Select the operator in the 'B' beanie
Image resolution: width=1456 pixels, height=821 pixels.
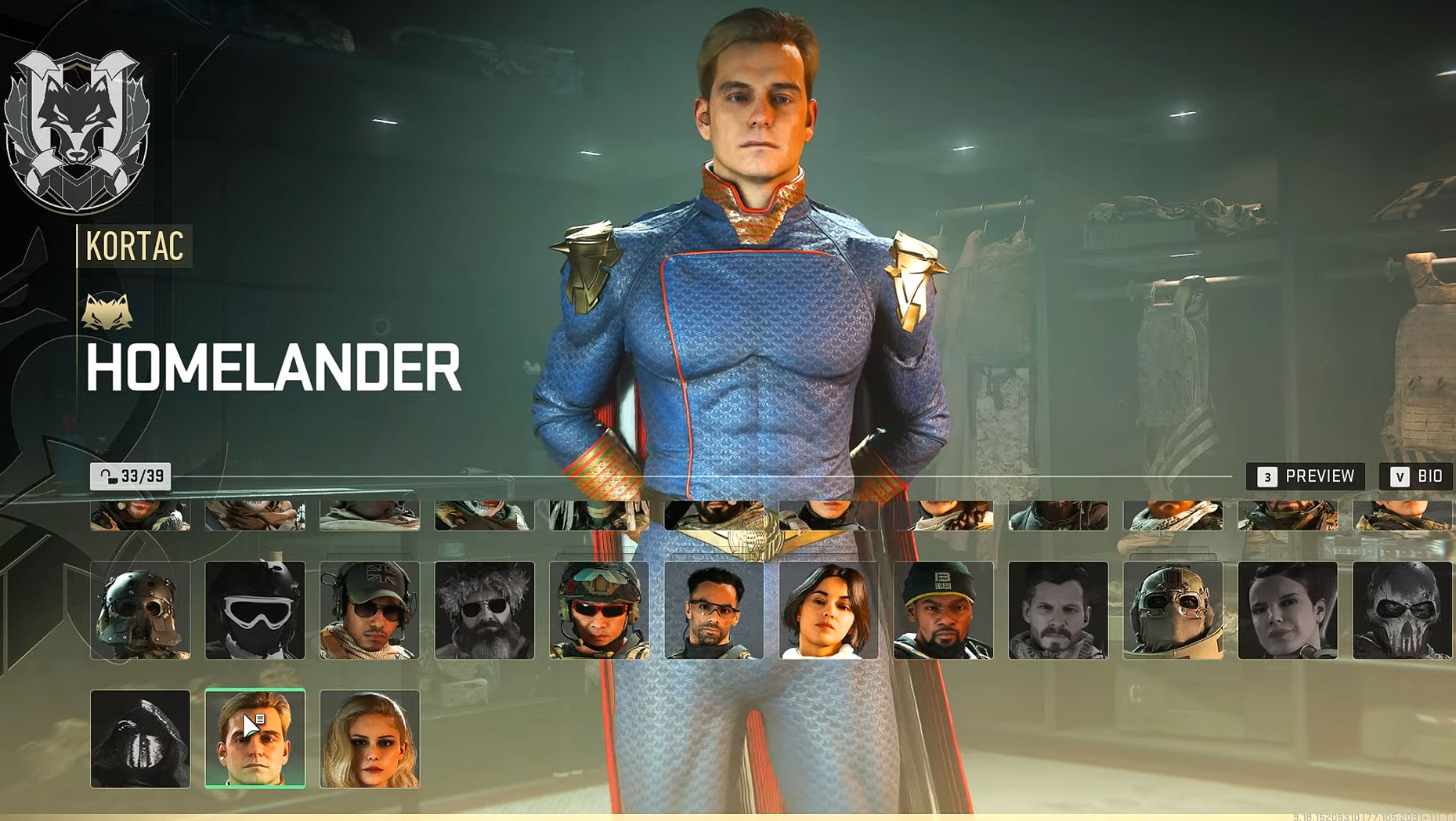tap(942, 609)
